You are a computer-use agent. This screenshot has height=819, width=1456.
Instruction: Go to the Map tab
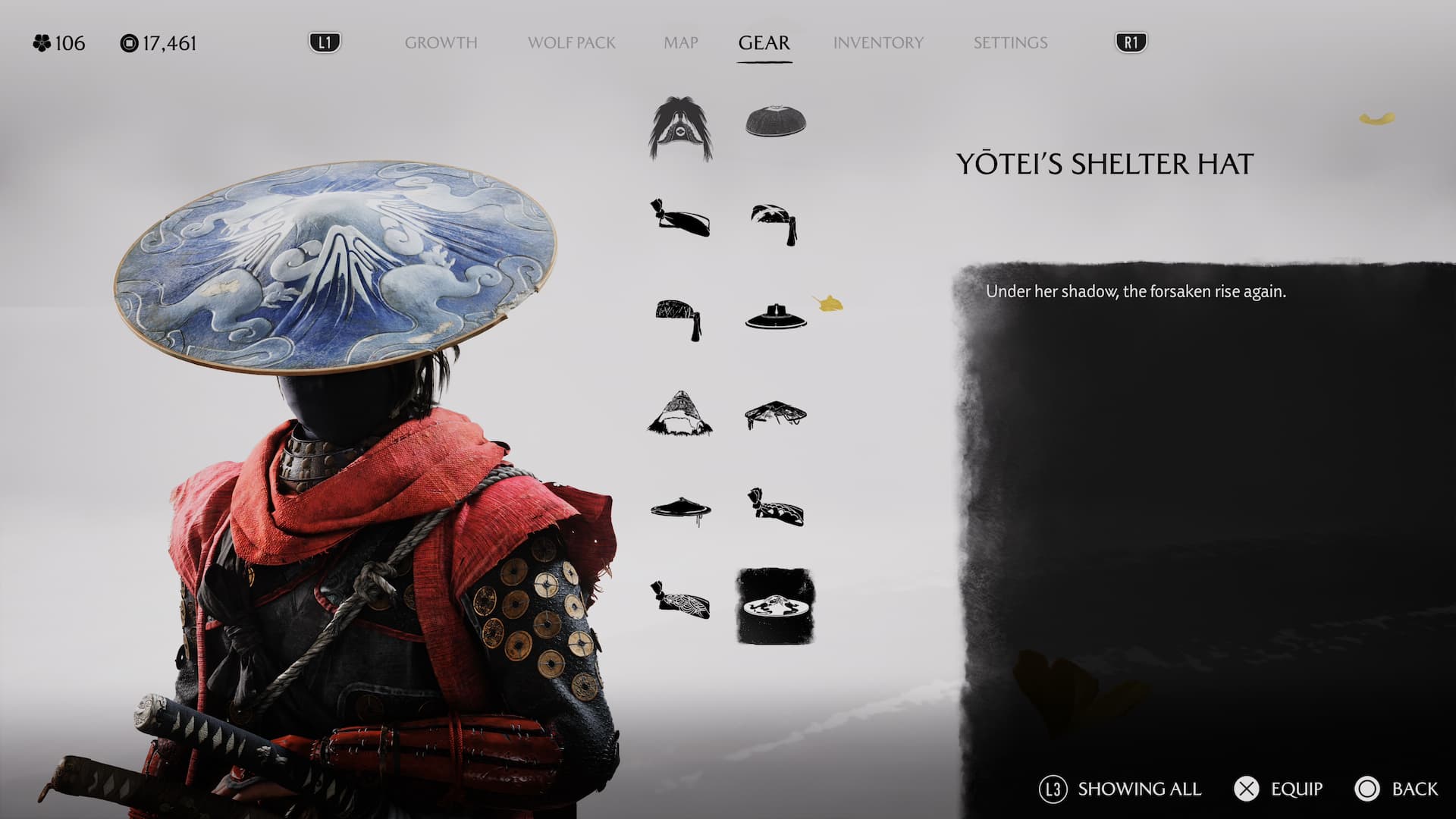[x=680, y=43]
